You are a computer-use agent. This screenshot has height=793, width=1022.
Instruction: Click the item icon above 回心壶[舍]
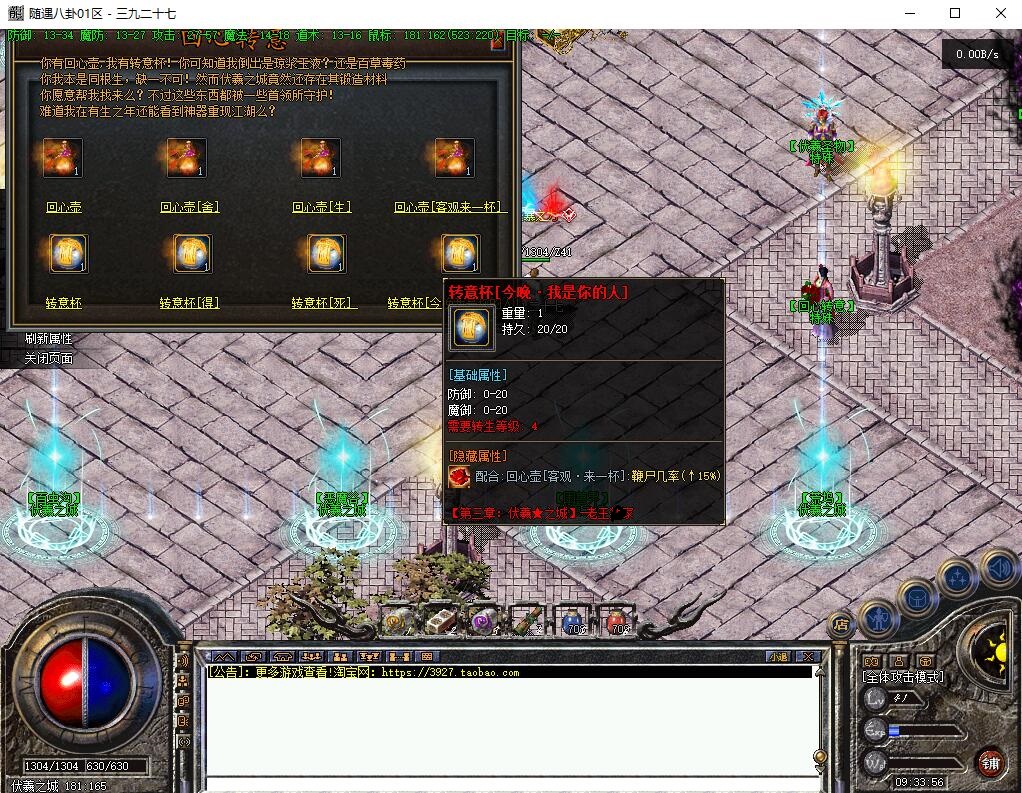click(187, 158)
